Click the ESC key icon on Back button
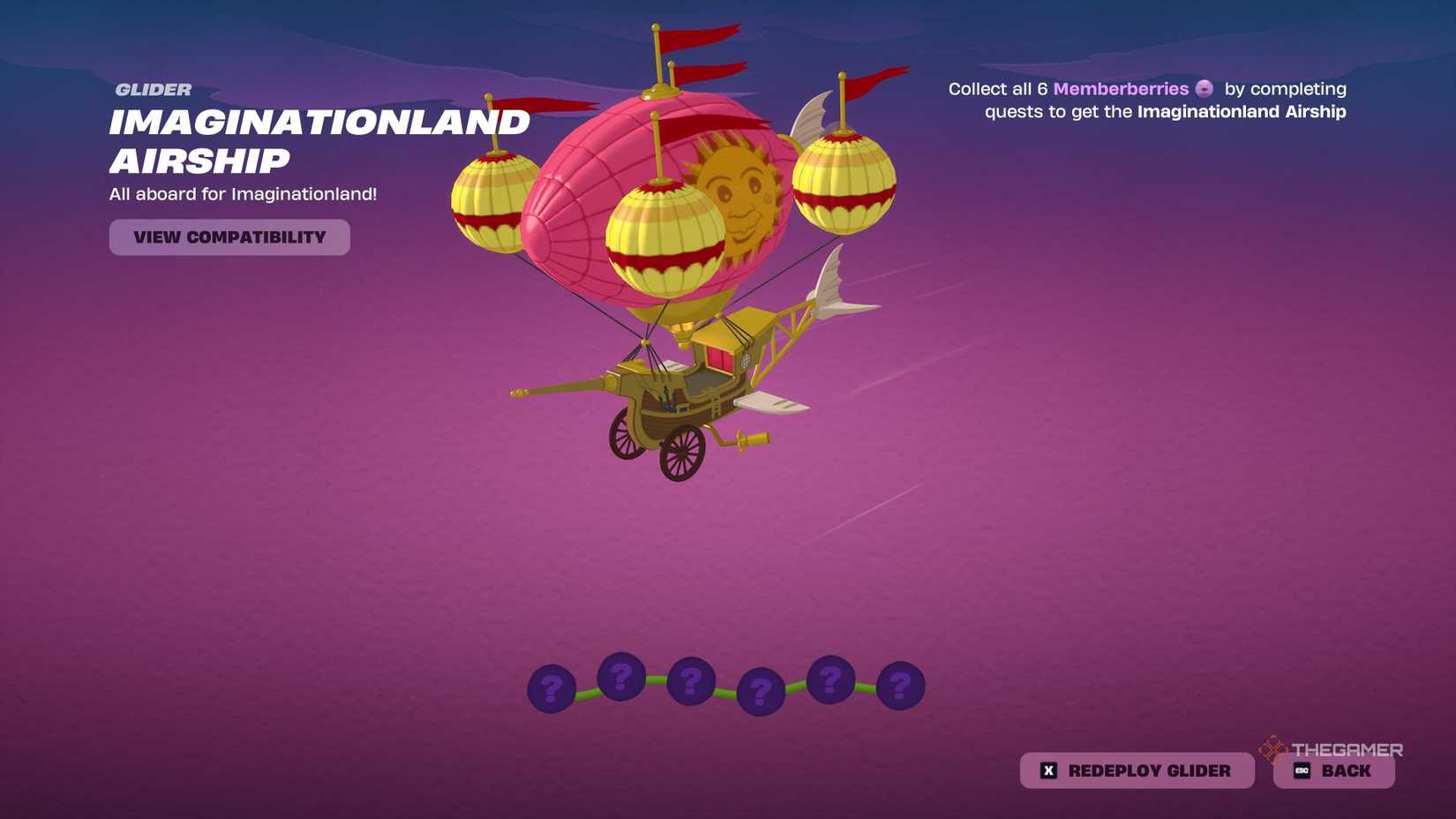Viewport: 1456px width, 819px height. point(1302,770)
